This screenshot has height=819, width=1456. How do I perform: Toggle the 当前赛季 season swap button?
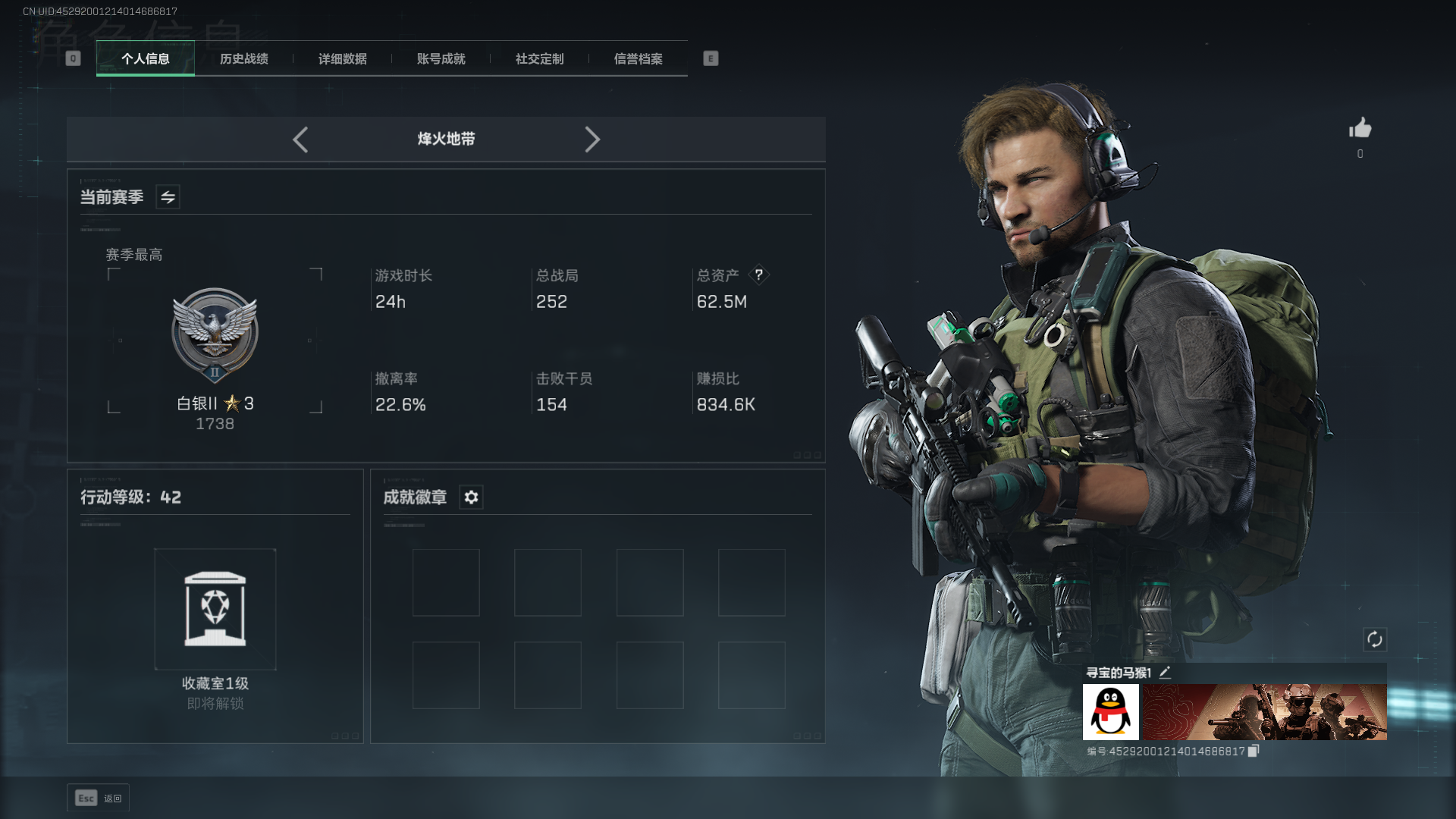tap(168, 197)
